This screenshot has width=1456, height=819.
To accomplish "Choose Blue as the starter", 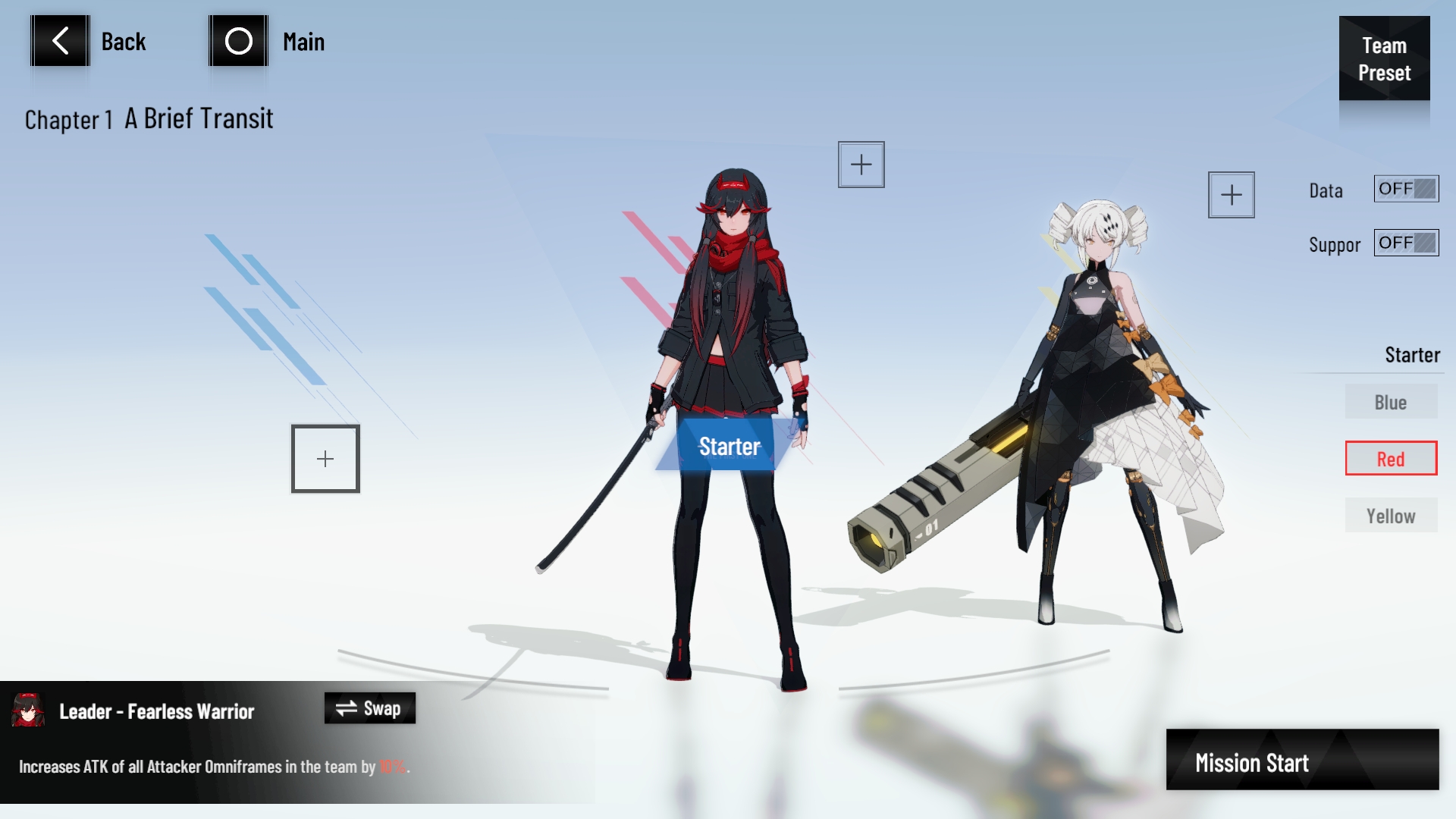I will point(1391,402).
